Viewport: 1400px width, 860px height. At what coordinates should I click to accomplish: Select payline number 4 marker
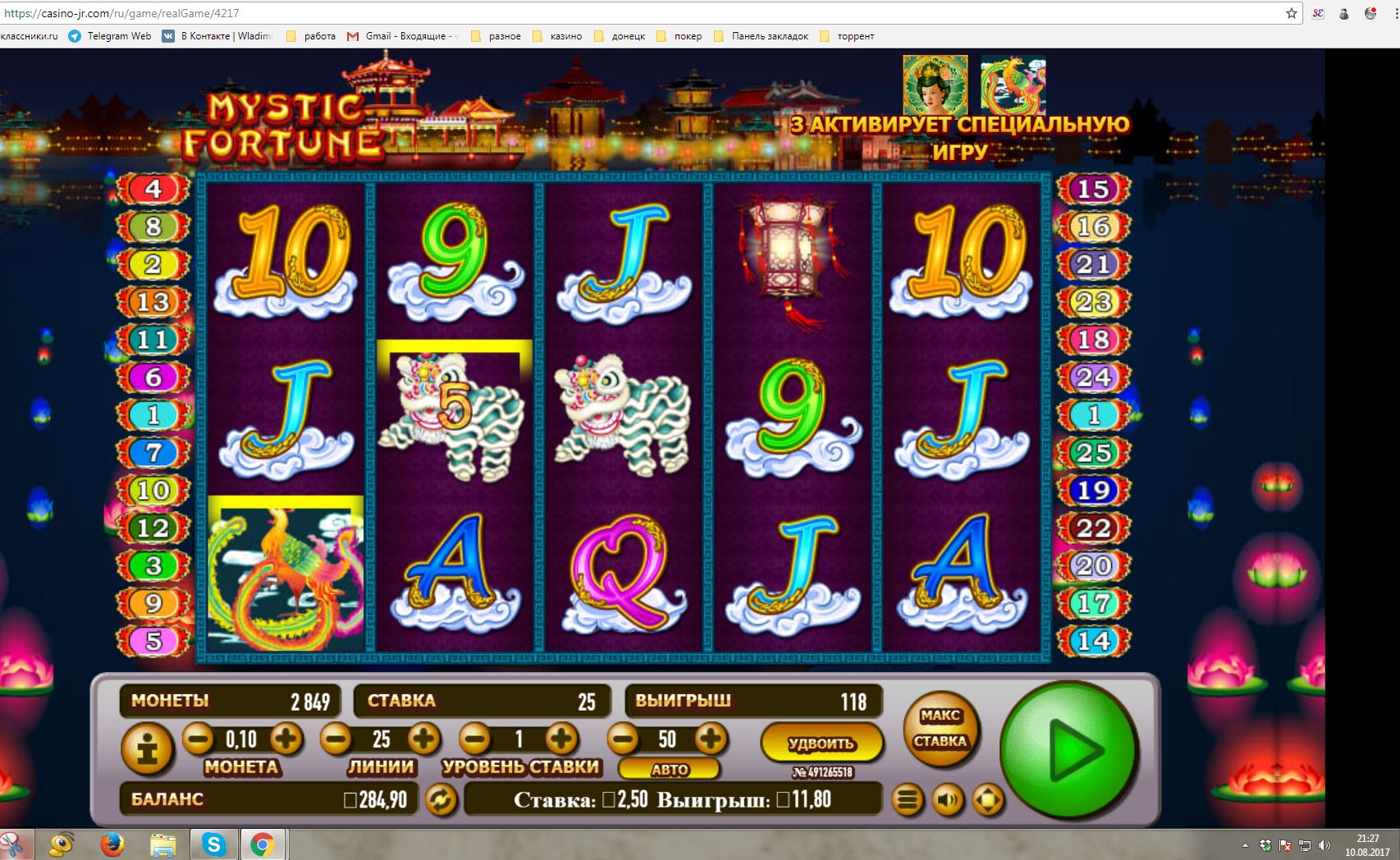click(153, 189)
